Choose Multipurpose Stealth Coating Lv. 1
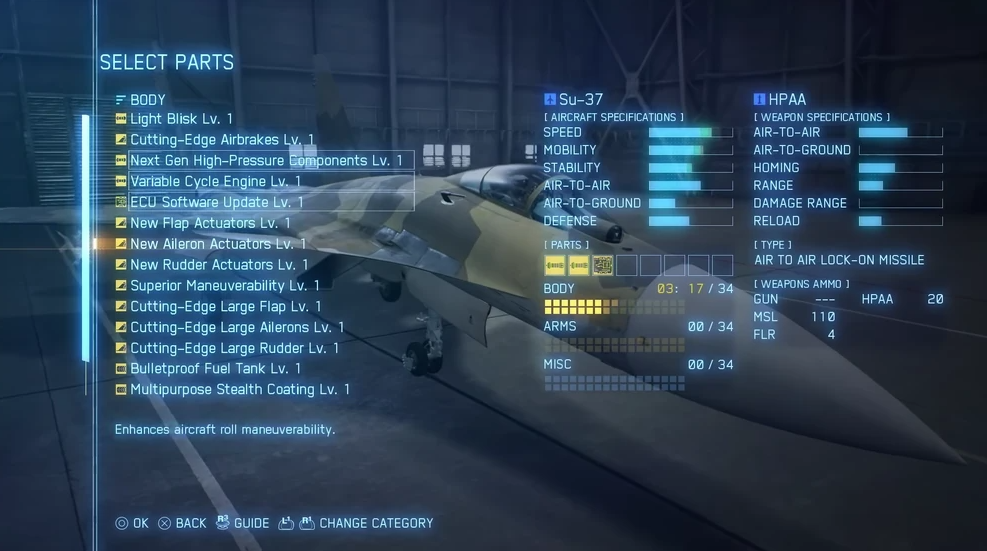This screenshot has width=987, height=551. (x=240, y=390)
